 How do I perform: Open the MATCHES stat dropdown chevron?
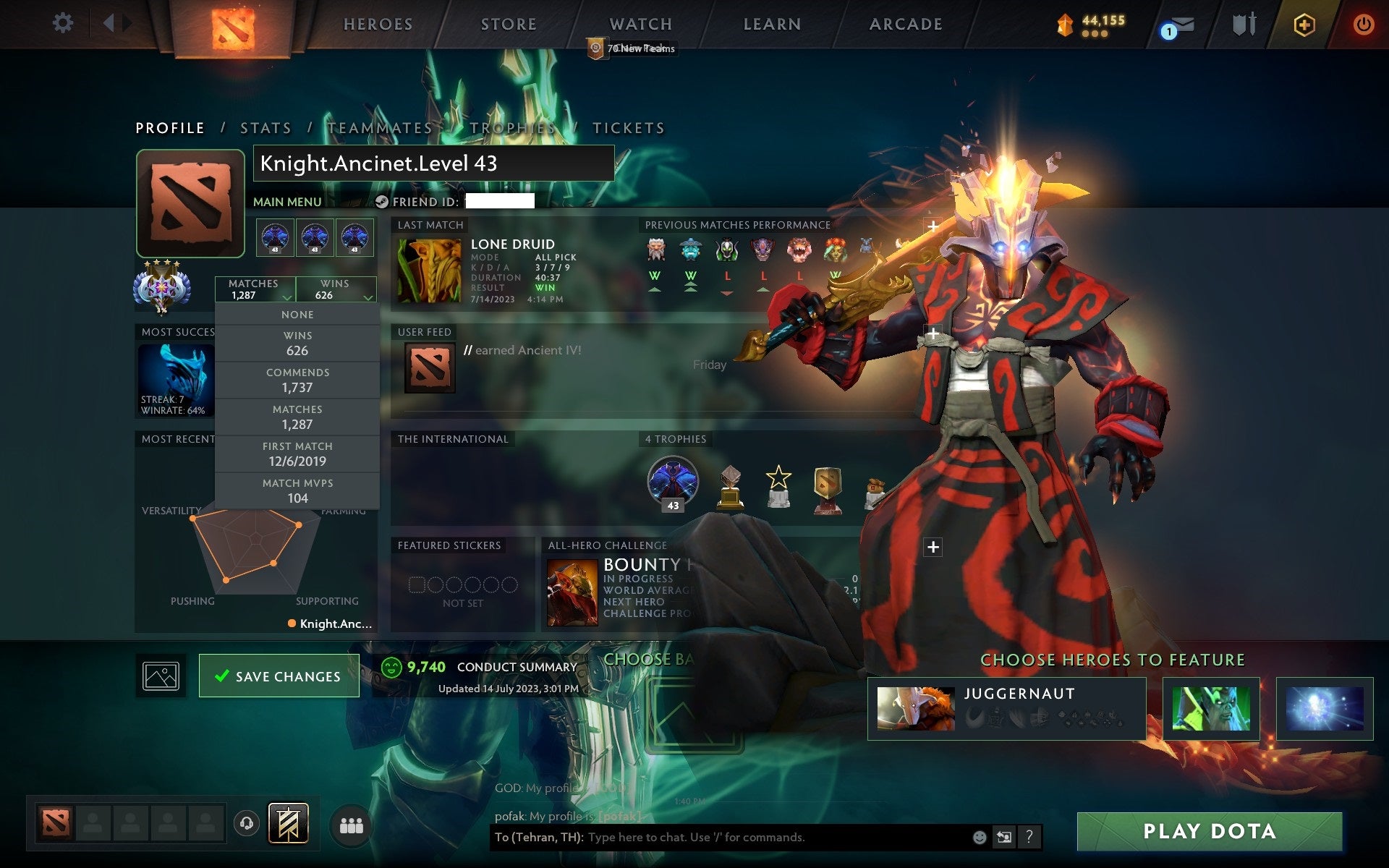[286, 297]
